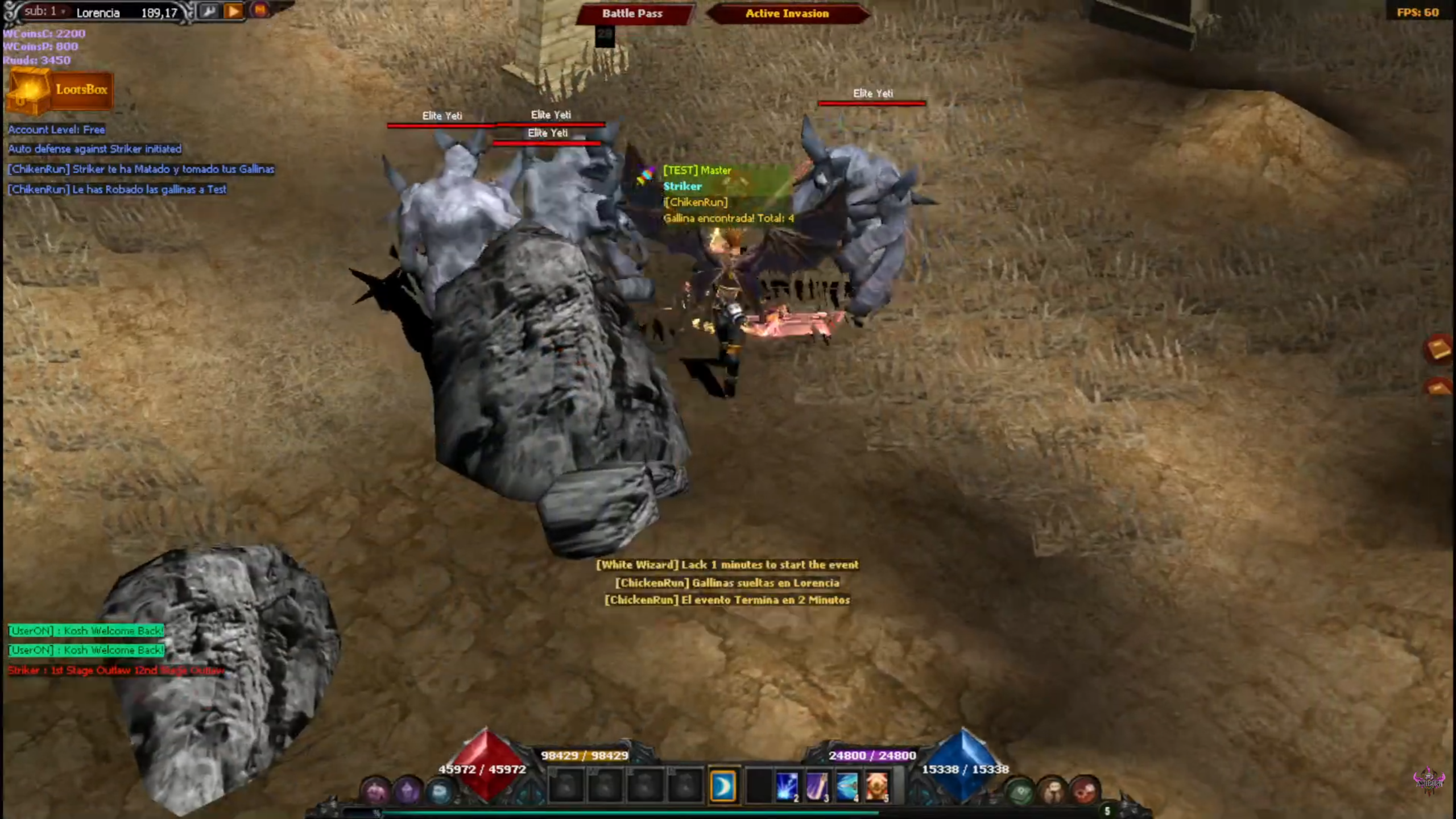Click the wrench settings button
The height and width of the screenshot is (819, 1456).
[209, 11]
